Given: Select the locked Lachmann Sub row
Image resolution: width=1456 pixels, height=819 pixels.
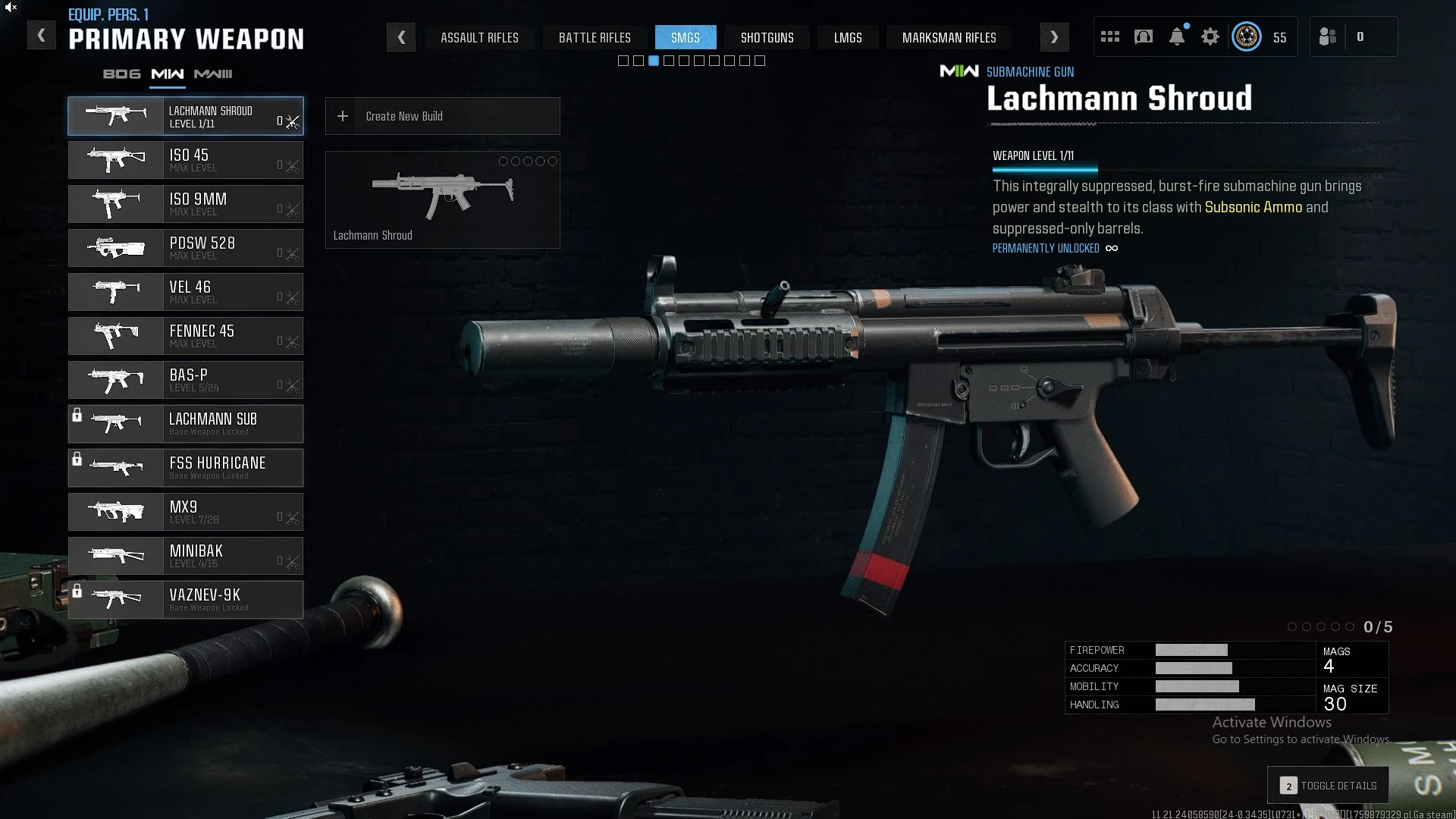Looking at the screenshot, I should tap(186, 424).
